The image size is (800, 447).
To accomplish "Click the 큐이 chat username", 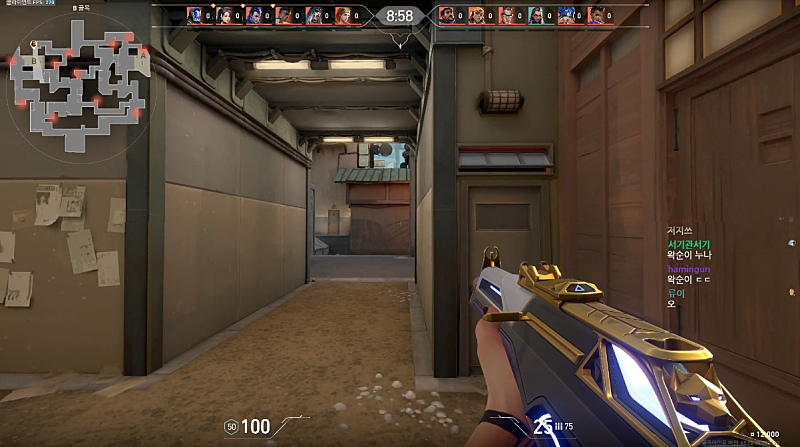I will pyautogui.click(x=675, y=293).
